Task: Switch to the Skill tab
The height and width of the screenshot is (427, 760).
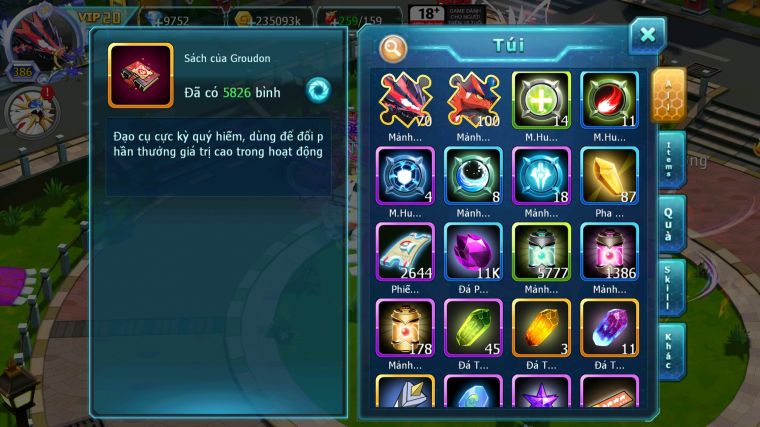Action: point(671,287)
